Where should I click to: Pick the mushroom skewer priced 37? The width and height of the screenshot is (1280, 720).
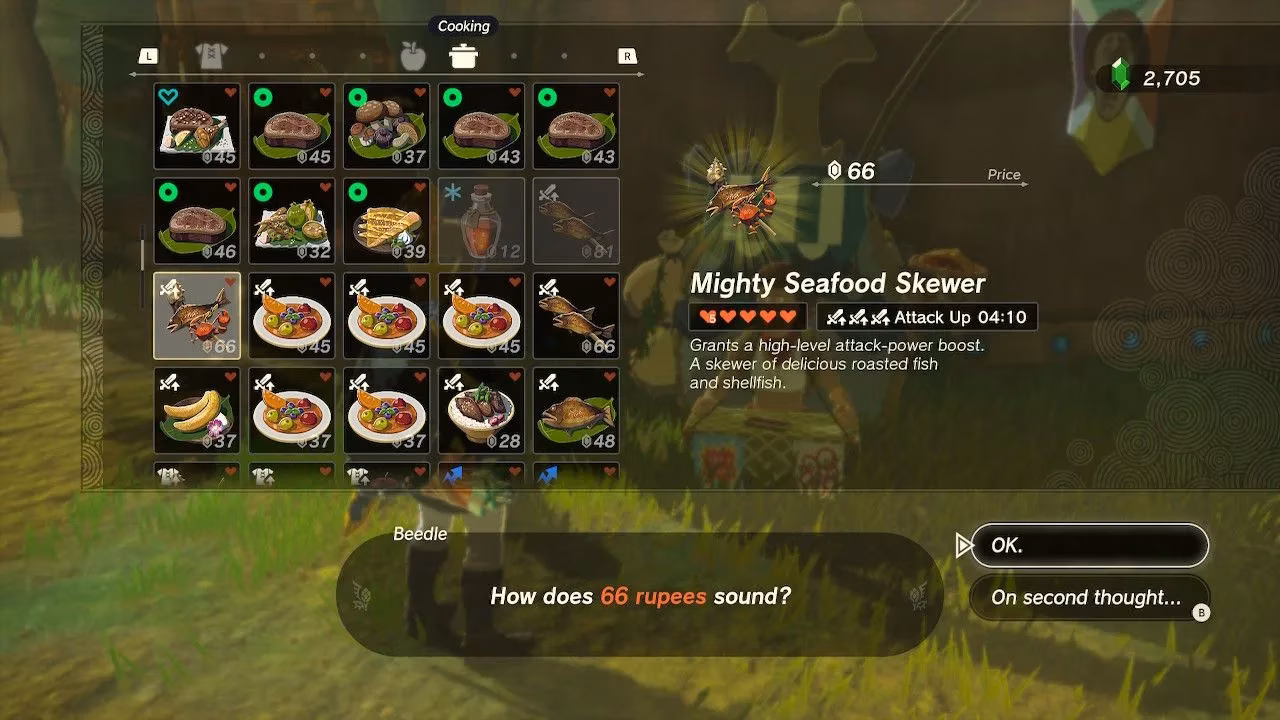click(x=387, y=126)
